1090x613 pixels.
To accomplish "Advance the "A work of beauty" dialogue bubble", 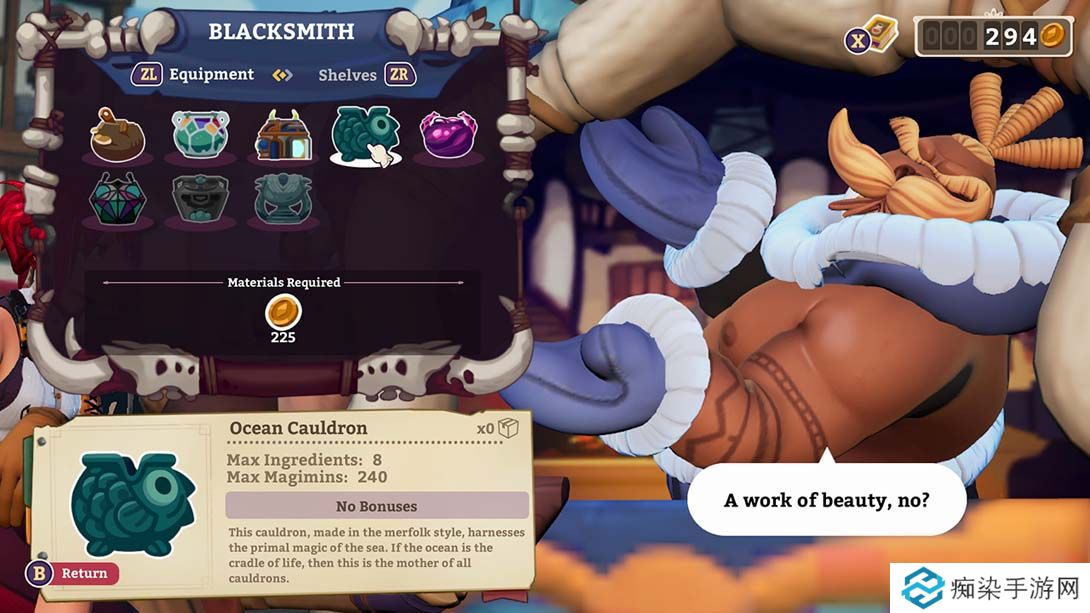I will (x=826, y=499).
